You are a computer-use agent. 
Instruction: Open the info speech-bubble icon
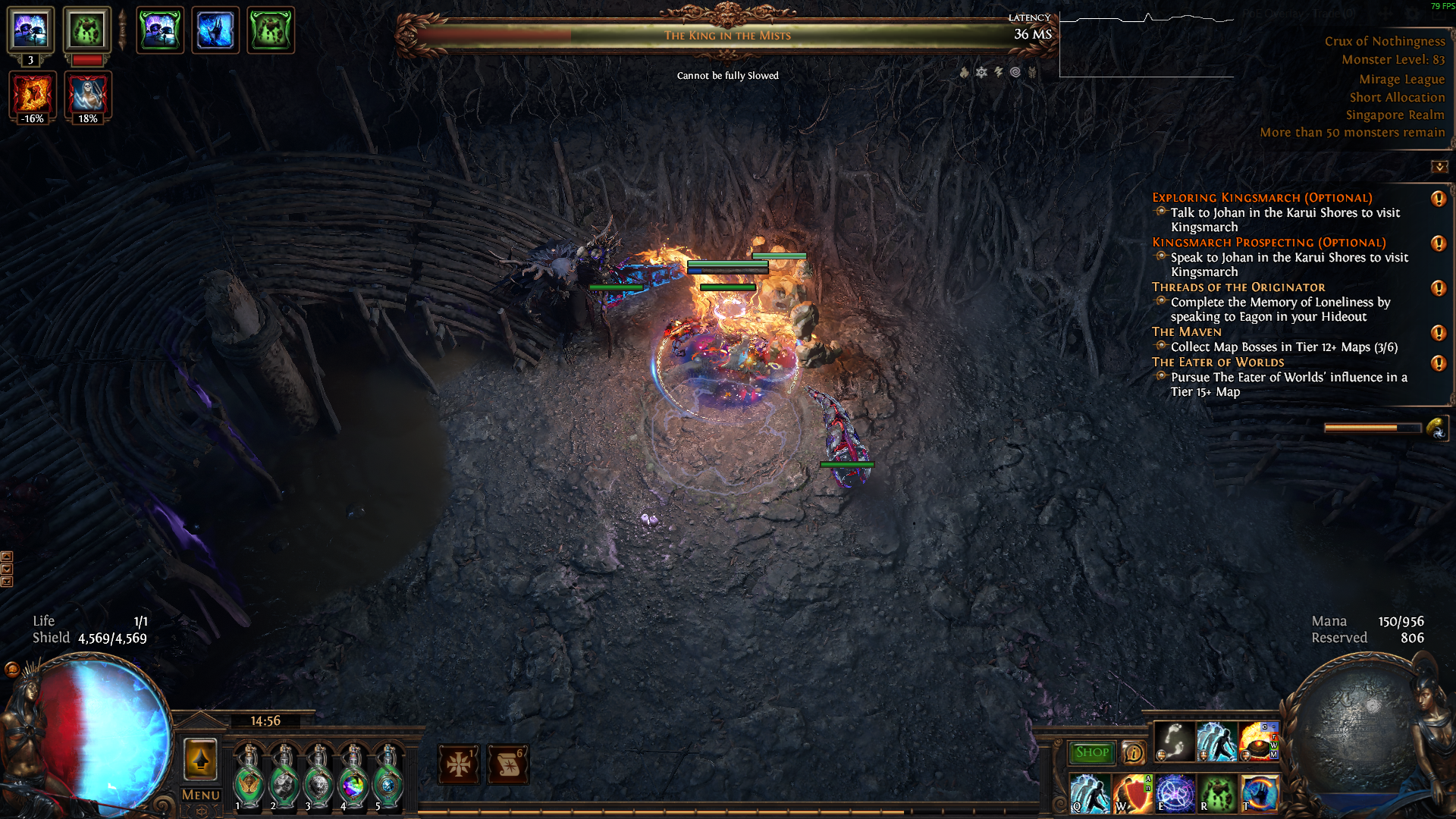(x=1133, y=752)
